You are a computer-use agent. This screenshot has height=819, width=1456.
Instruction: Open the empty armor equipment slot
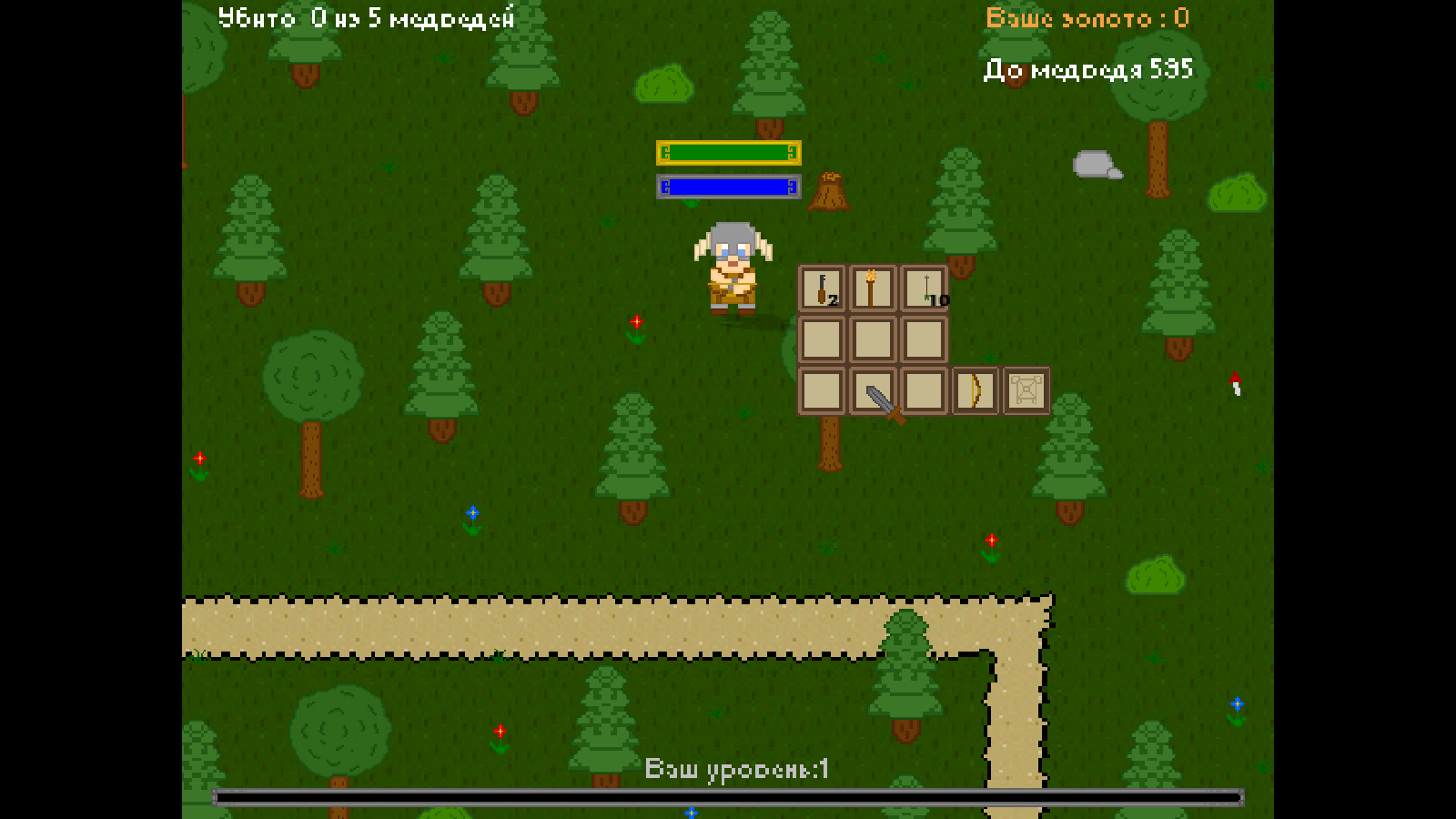click(1026, 390)
